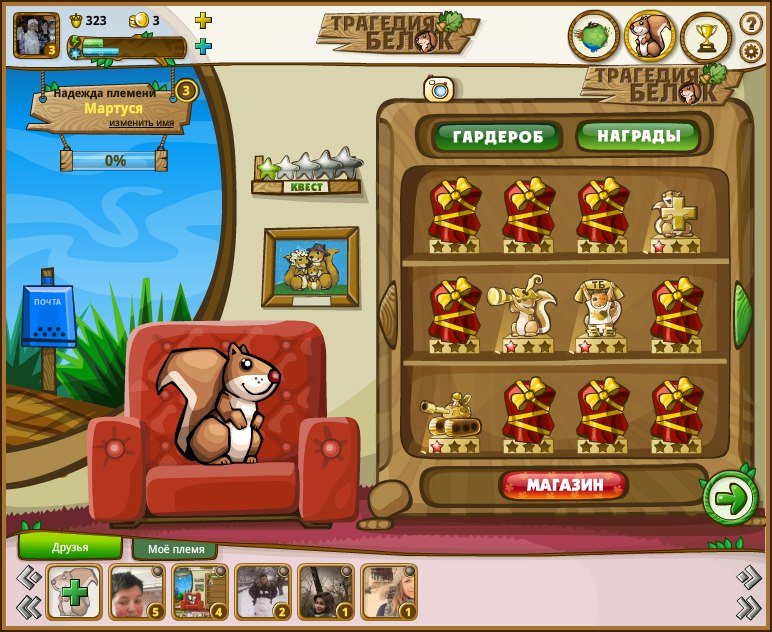The image size is (772, 632).
Task: Open the question mark help
Action: pos(751,23)
